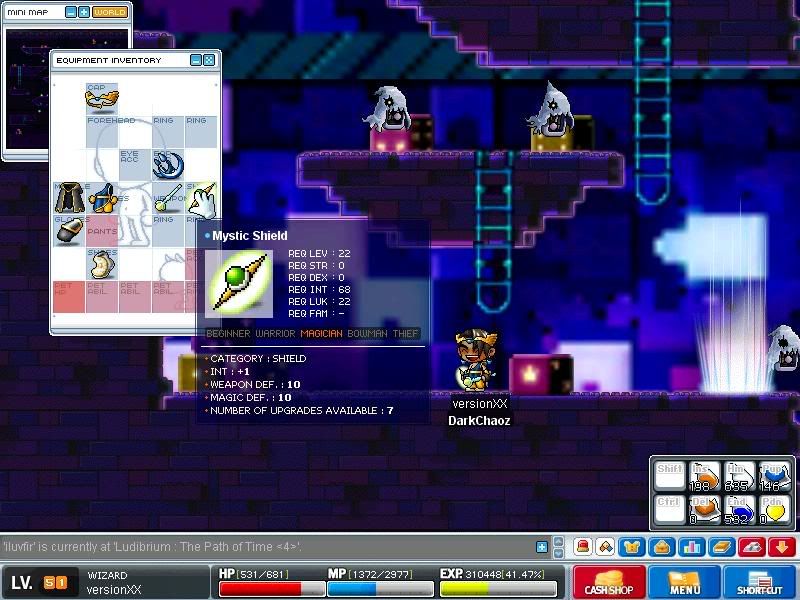The width and height of the screenshot is (800, 600).
Task: Minimize the mini map window
Action: [71, 12]
